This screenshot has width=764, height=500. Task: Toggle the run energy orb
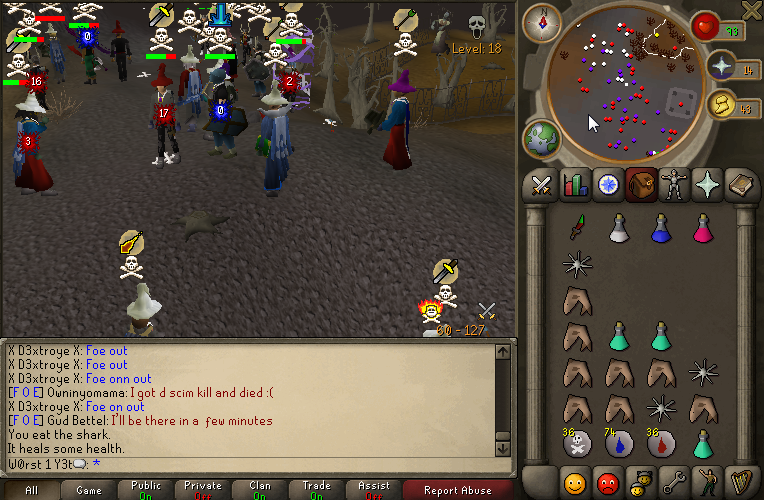coord(720,103)
